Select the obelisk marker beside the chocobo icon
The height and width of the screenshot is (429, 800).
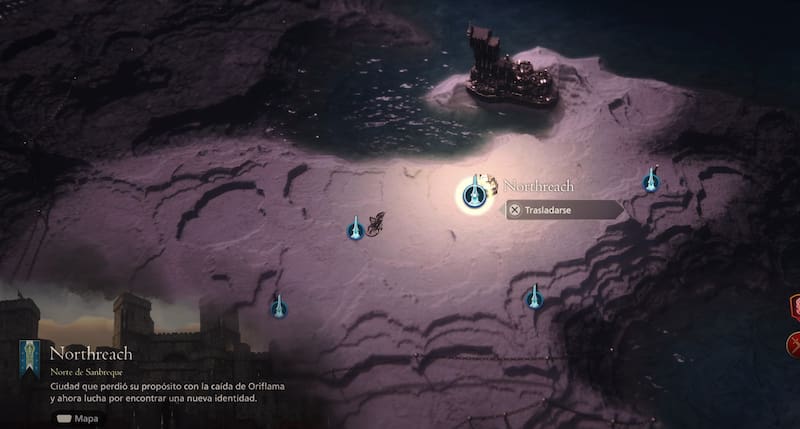click(x=354, y=229)
